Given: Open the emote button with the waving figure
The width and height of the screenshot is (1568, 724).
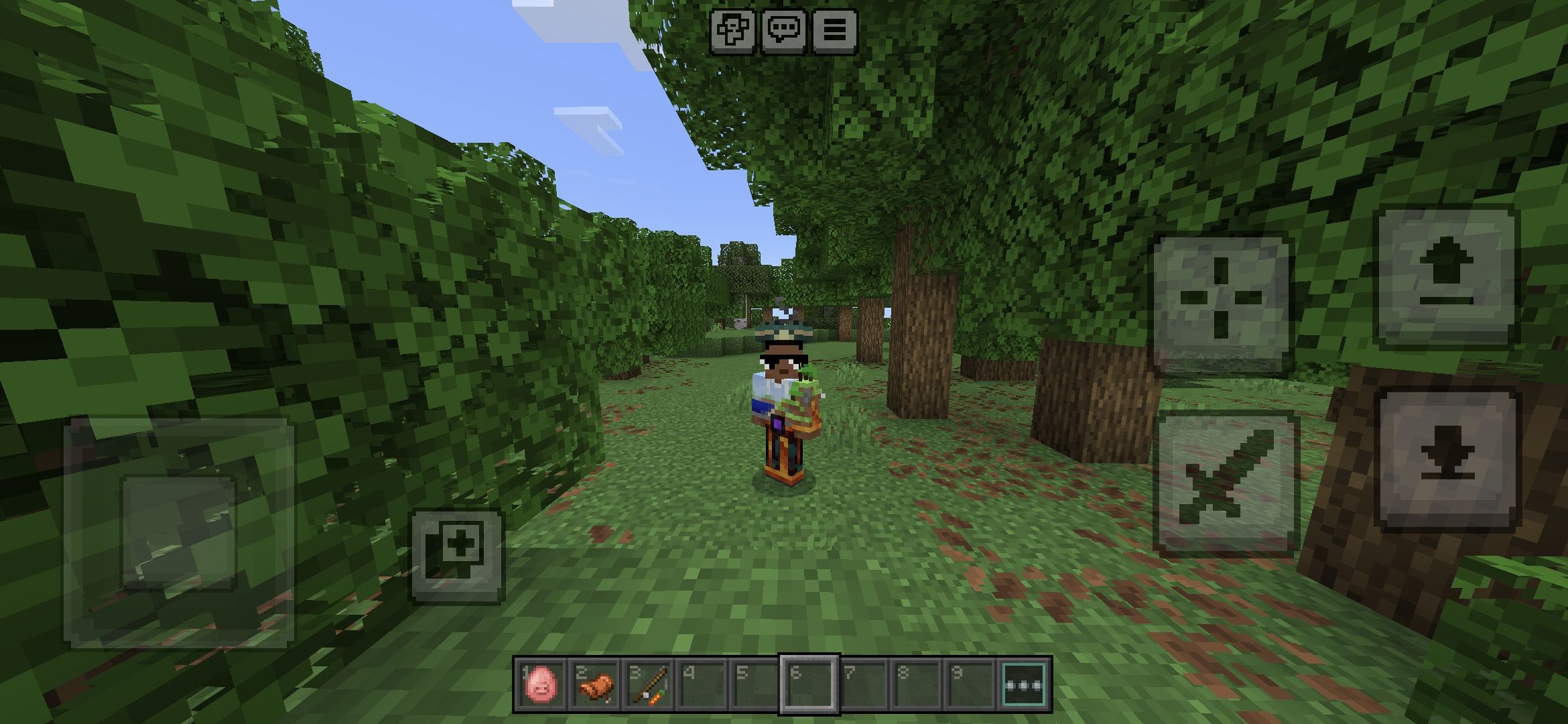Looking at the screenshot, I should tap(733, 31).
